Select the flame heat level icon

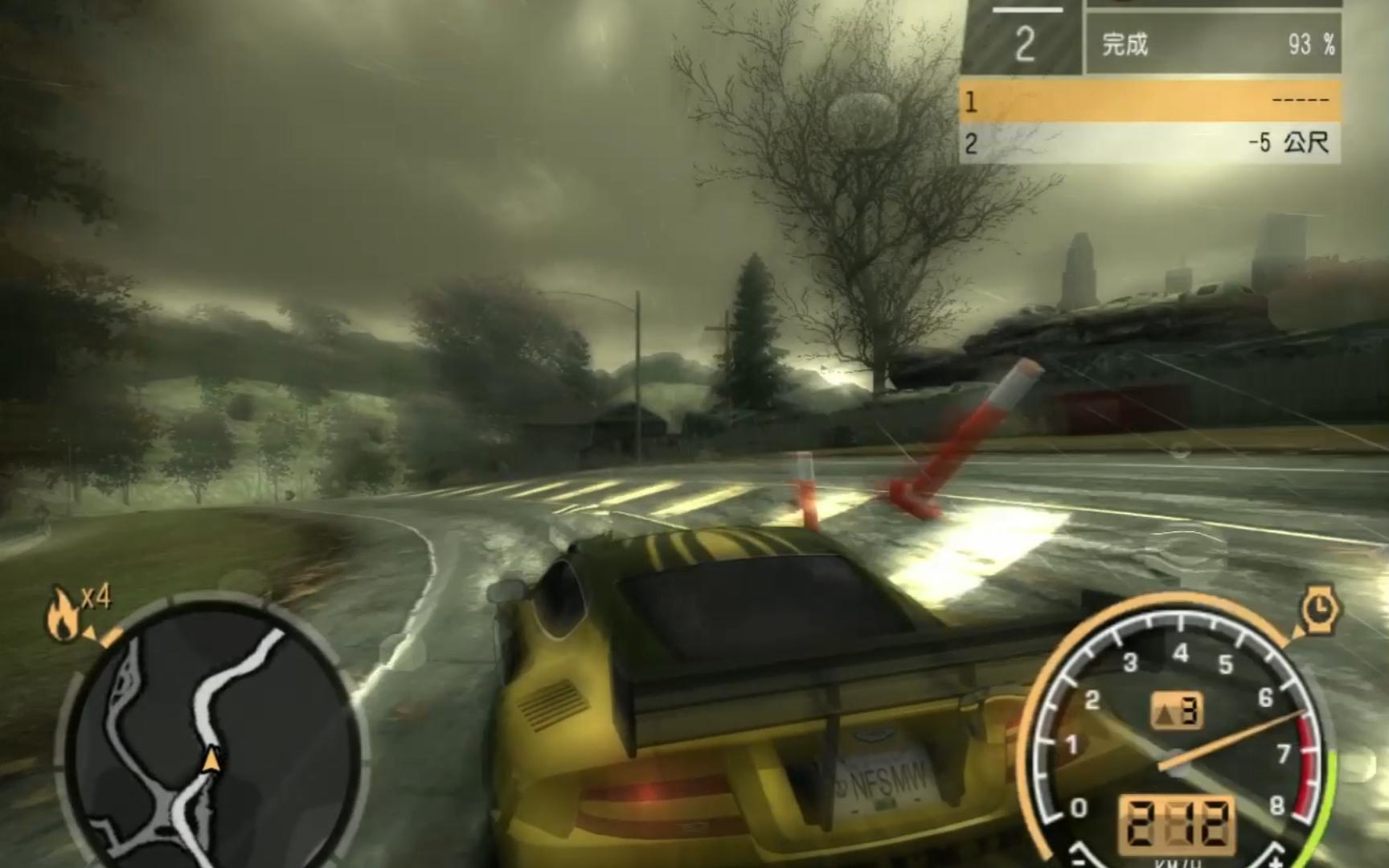(61, 616)
